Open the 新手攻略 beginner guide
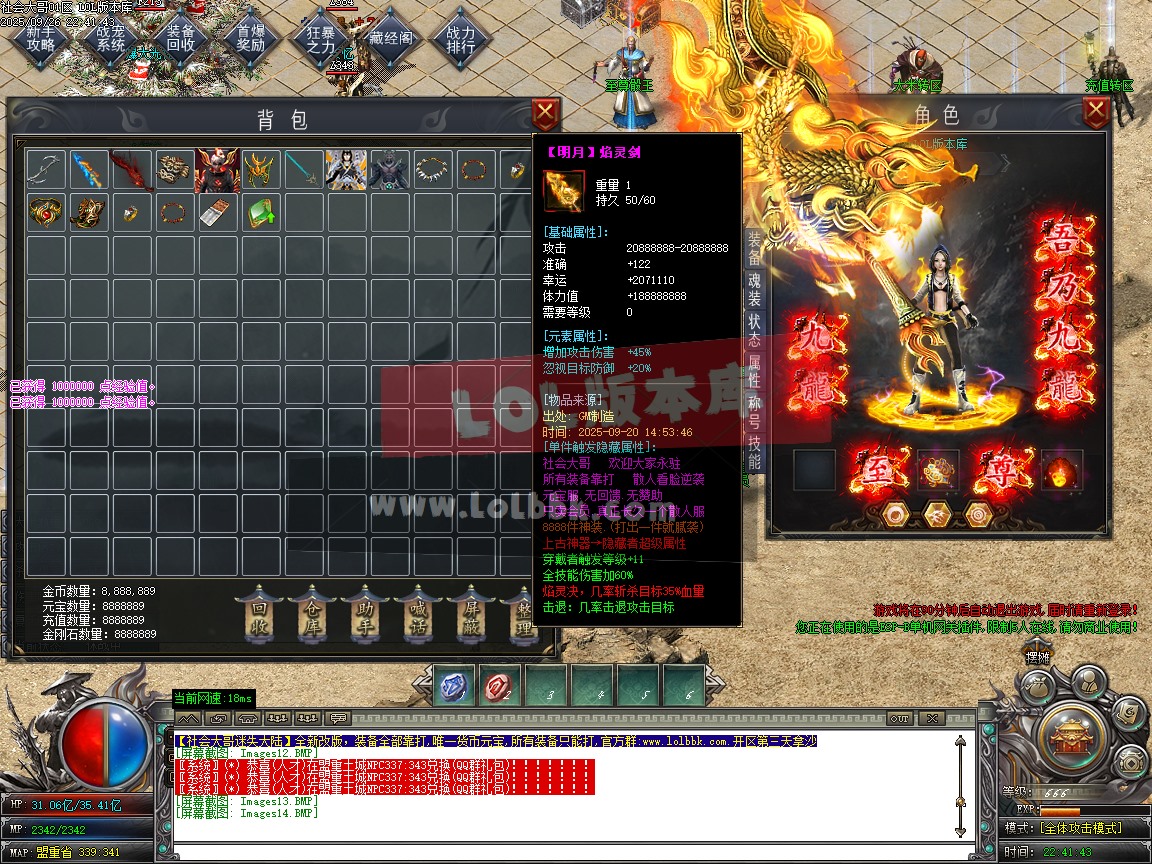Screen dimensions: 1152x864 tap(41, 38)
